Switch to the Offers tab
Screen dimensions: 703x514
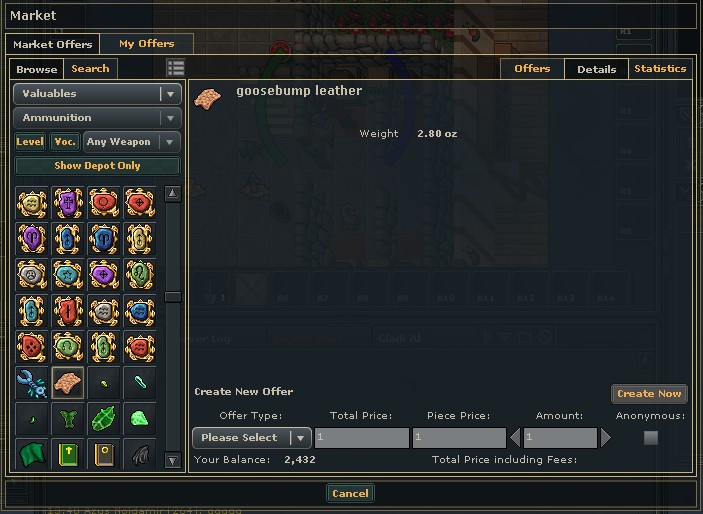532,69
